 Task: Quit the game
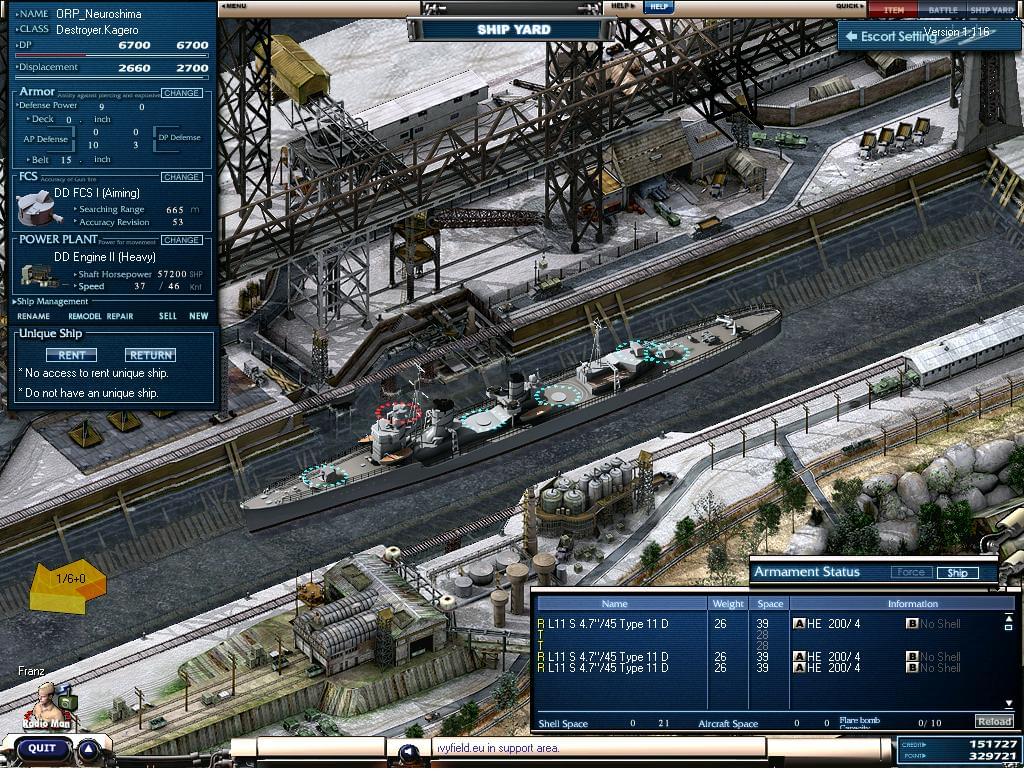point(41,748)
